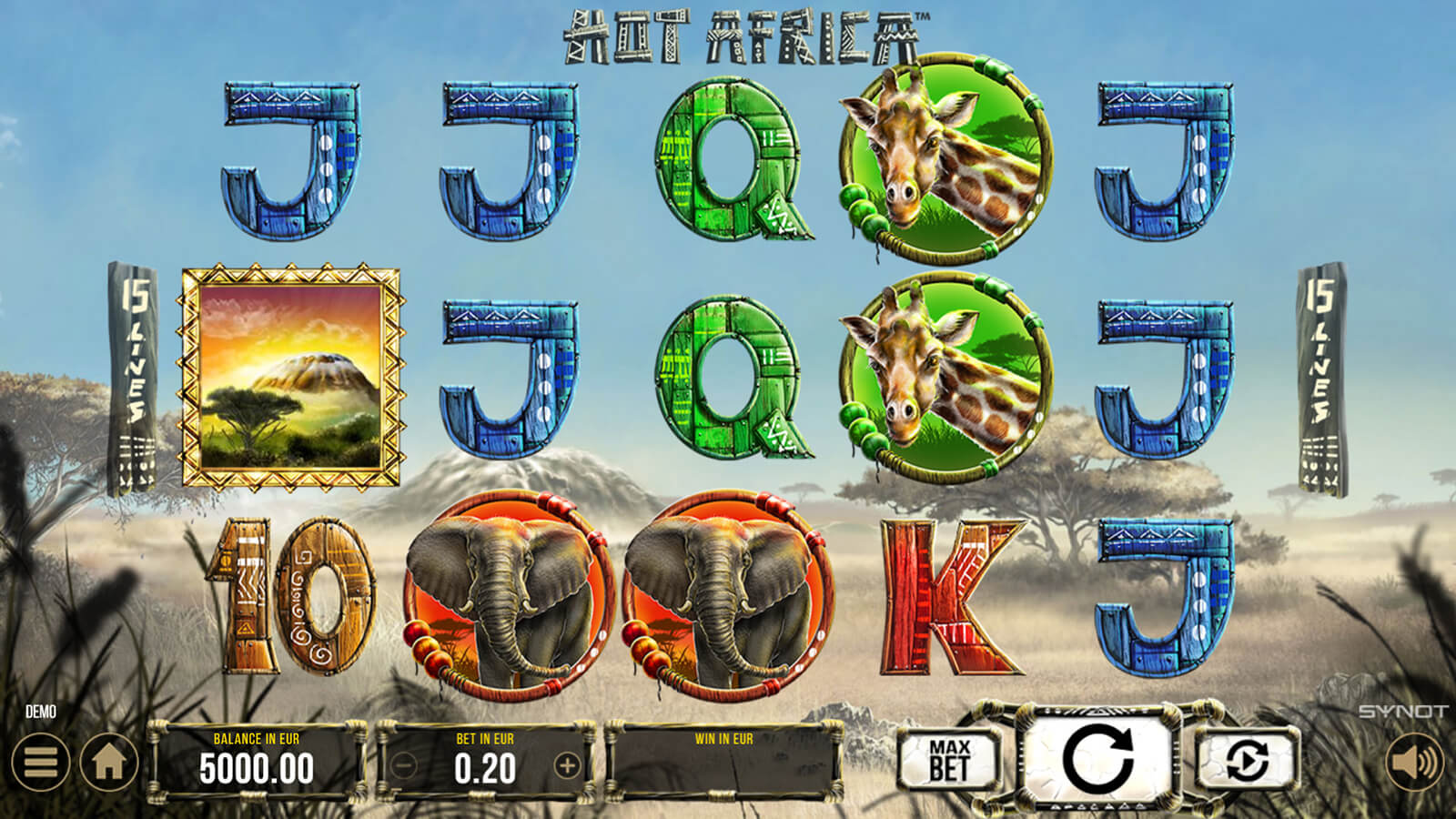This screenshot has width=1456, height=819.
Task: Increase the bet with plus button
Action: [x=566, y=766]
